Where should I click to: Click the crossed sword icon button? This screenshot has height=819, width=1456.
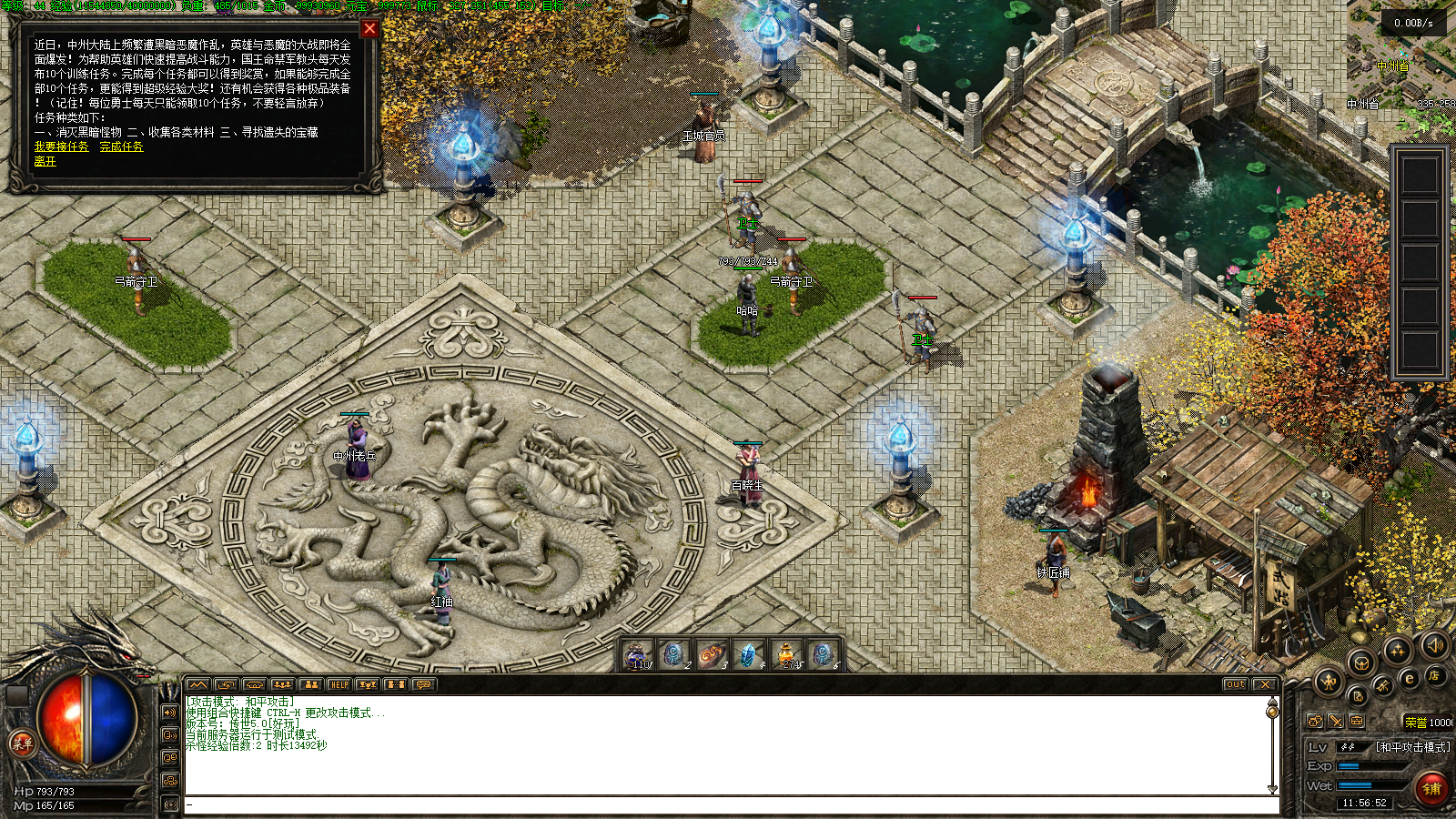coord(1335,721)
